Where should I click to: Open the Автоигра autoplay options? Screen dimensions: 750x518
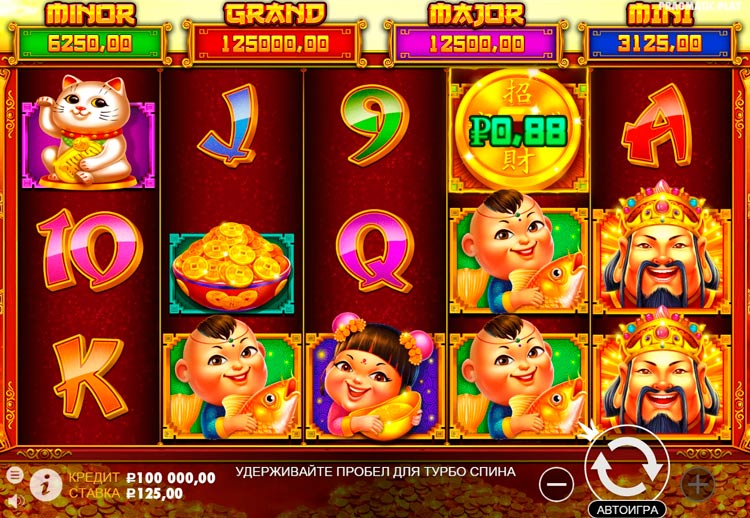coord(627,507)
